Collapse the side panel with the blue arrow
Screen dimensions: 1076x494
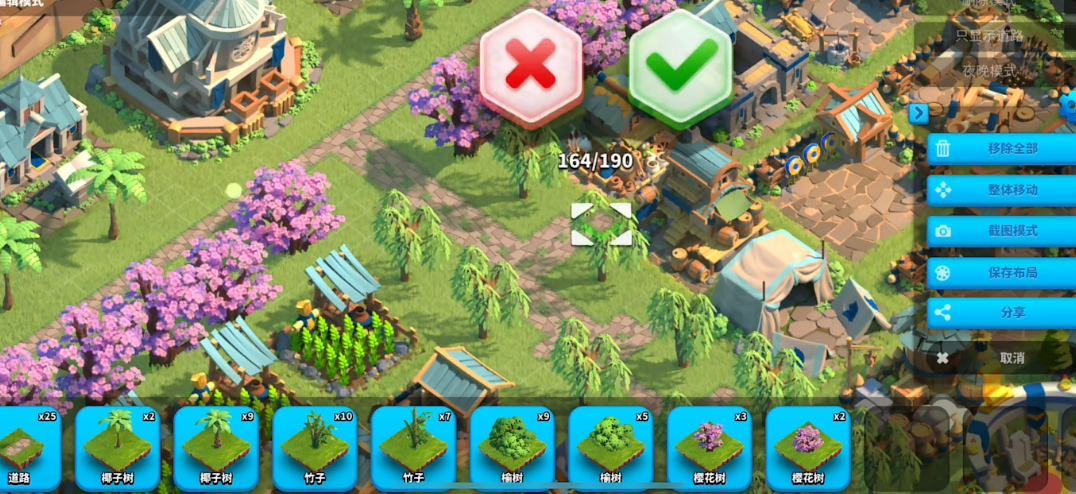tap(918, 114)
